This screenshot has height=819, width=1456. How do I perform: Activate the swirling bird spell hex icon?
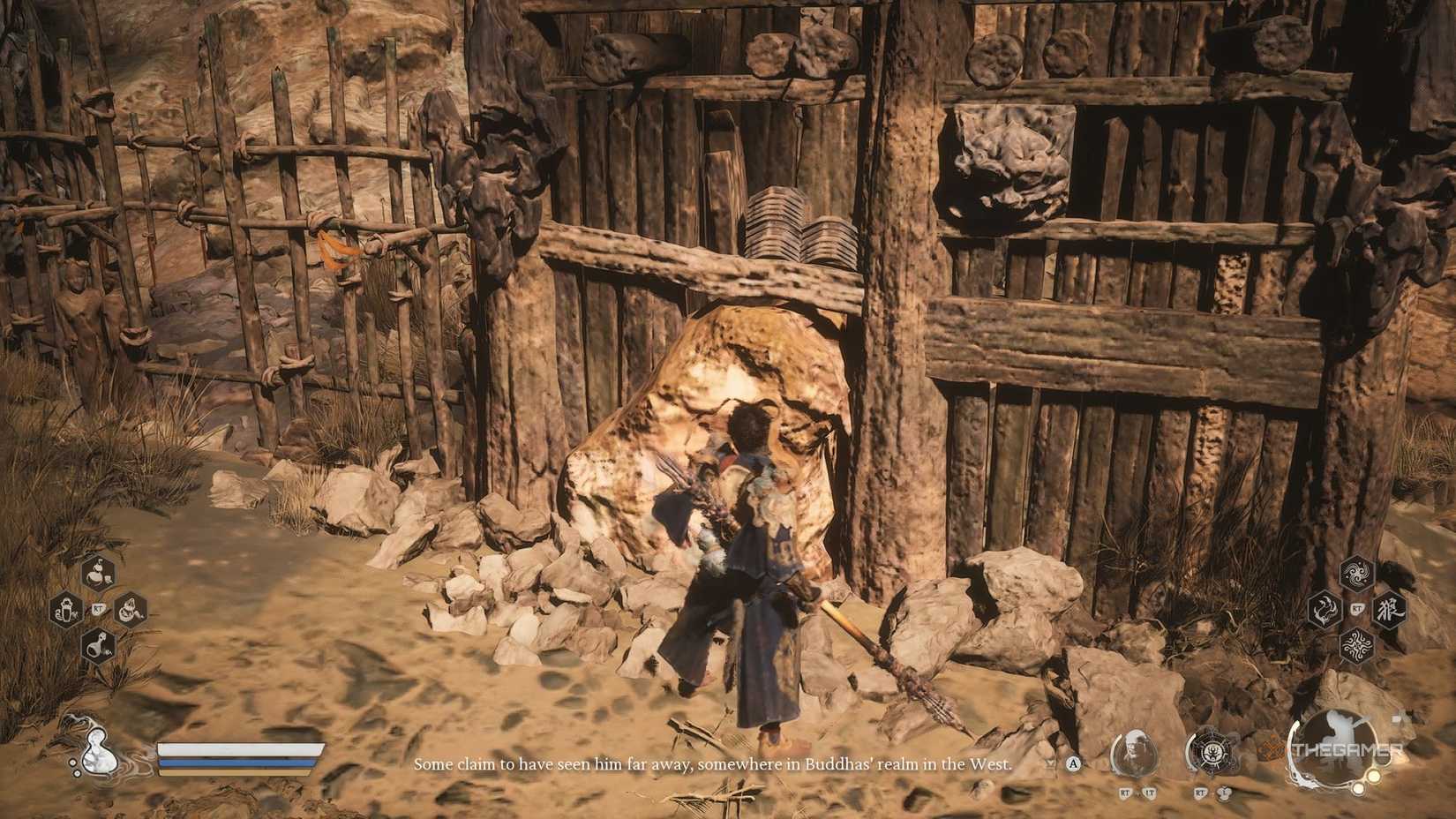[x=1356, y=572]
